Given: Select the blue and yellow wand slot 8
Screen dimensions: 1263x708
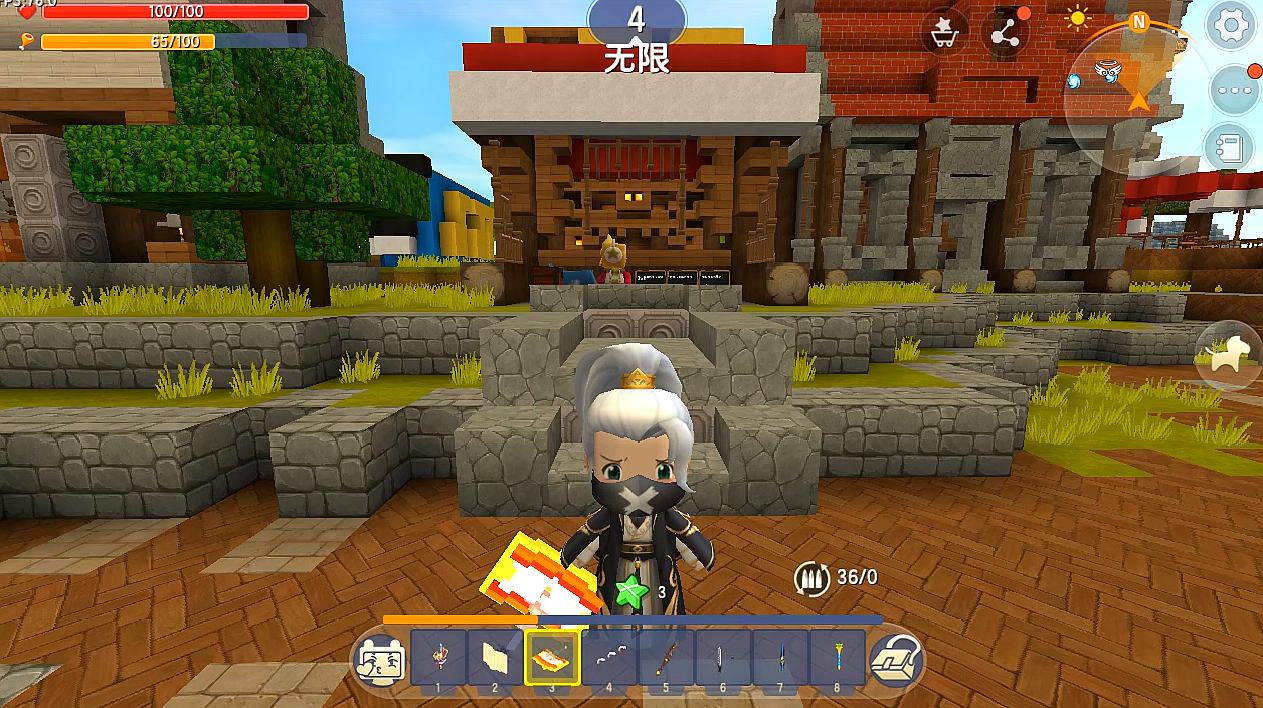Looking at the screenshot, I should pyautogui.click(x=837, y=658).
